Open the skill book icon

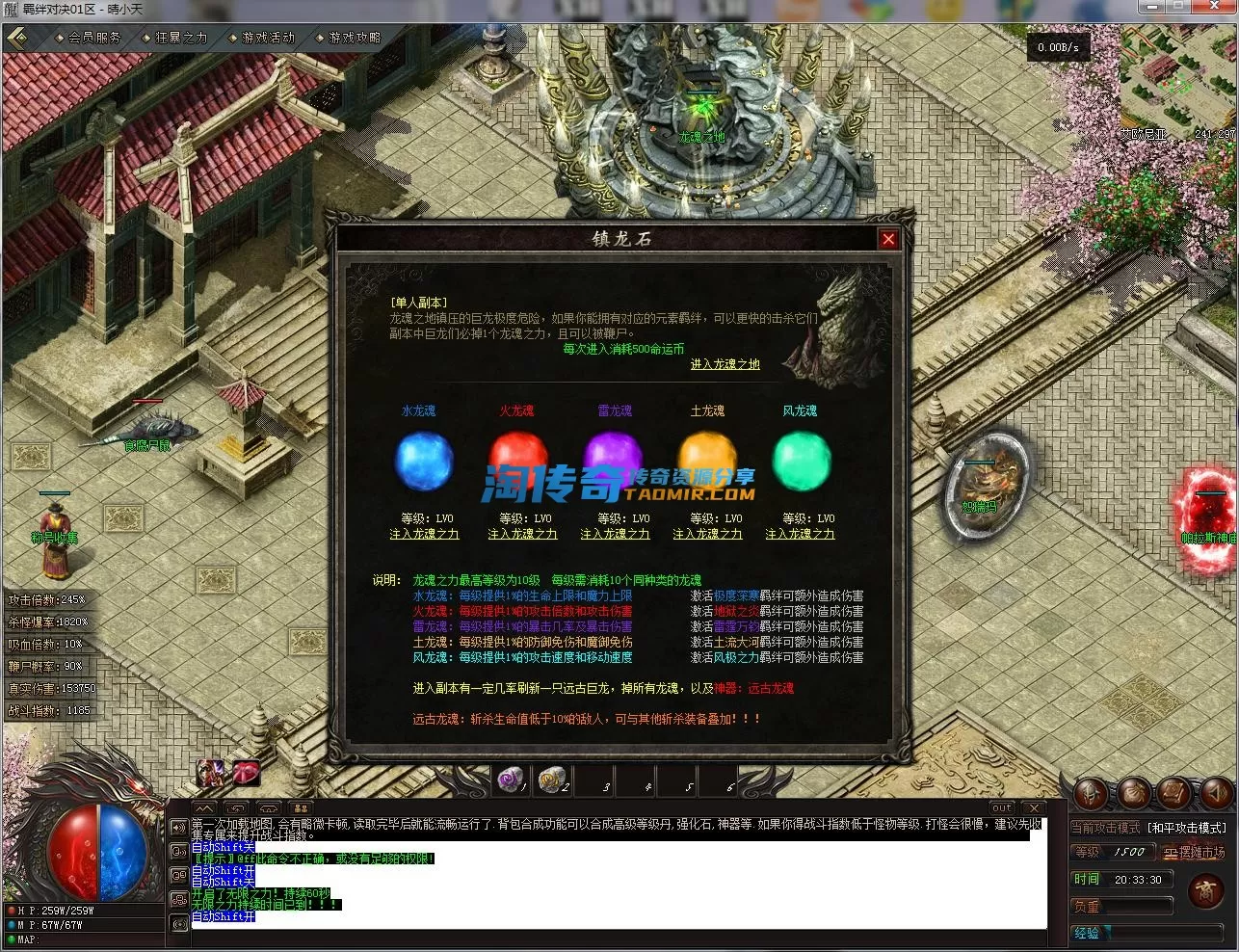click(x=1174, y=793)
